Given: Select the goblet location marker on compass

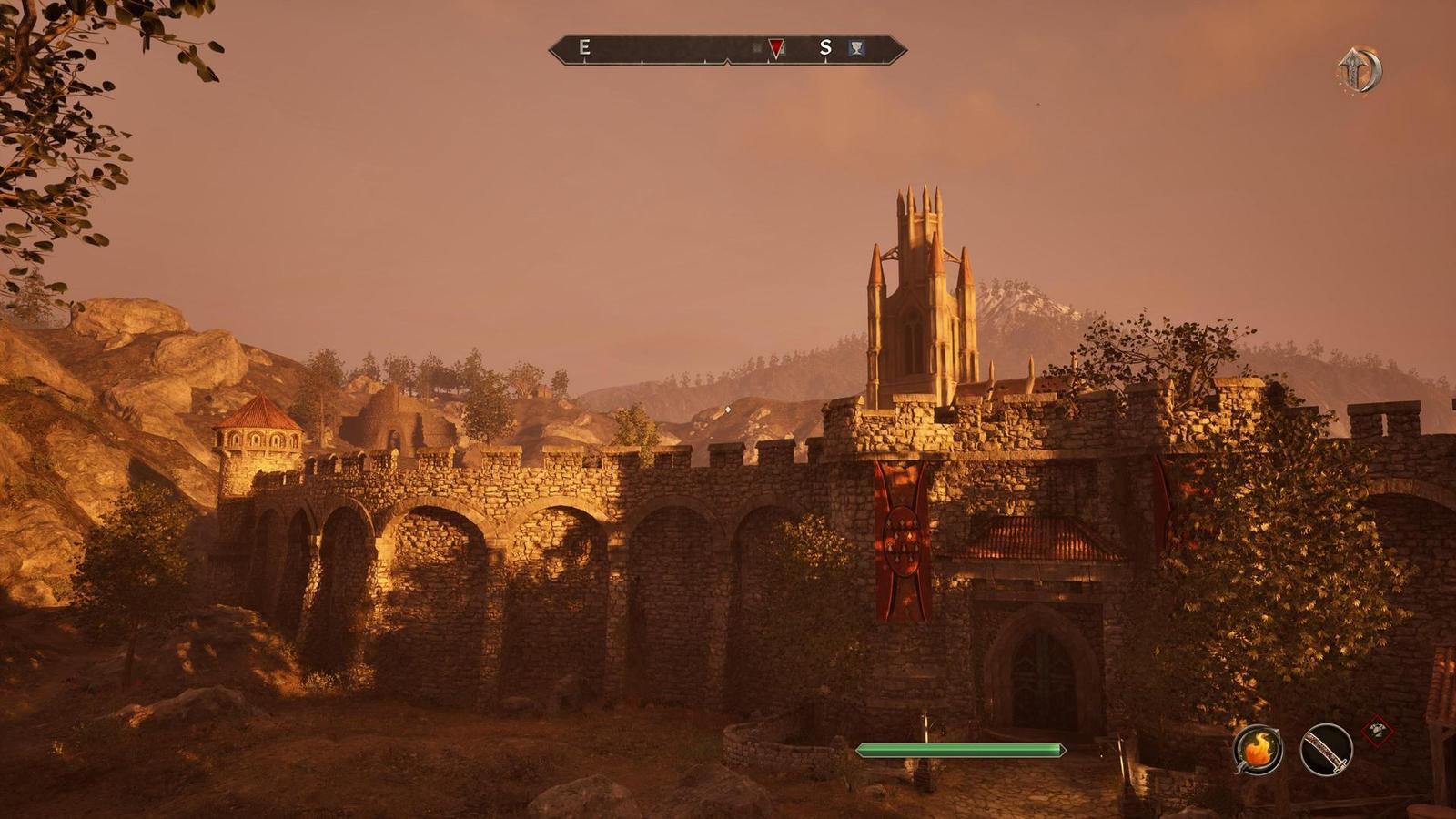Looking at the screenshot, I should [x=856, y=48].
